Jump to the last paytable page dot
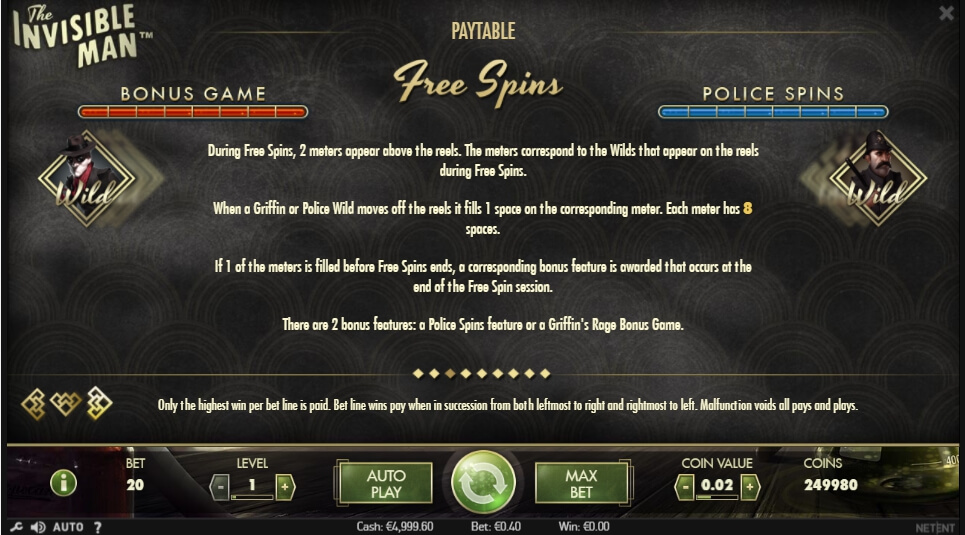Viewport: 965px width, 535px height. [x=545, y=373]
